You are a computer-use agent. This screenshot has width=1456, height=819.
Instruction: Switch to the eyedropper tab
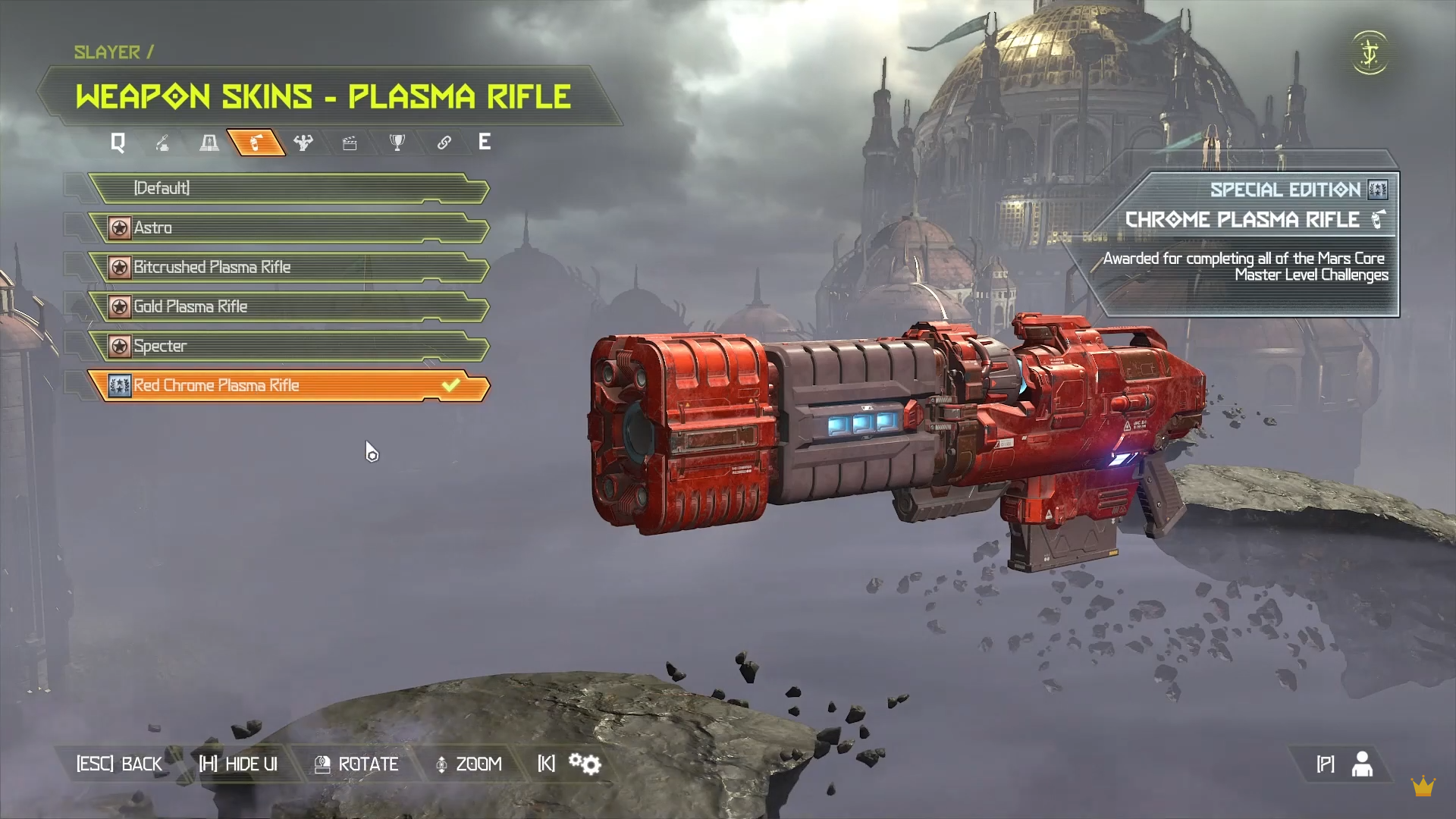coord(162,143)
